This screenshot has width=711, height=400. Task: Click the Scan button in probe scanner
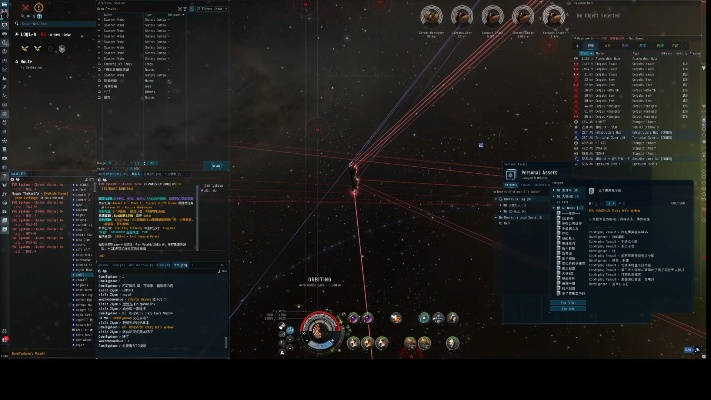point(215,166)
